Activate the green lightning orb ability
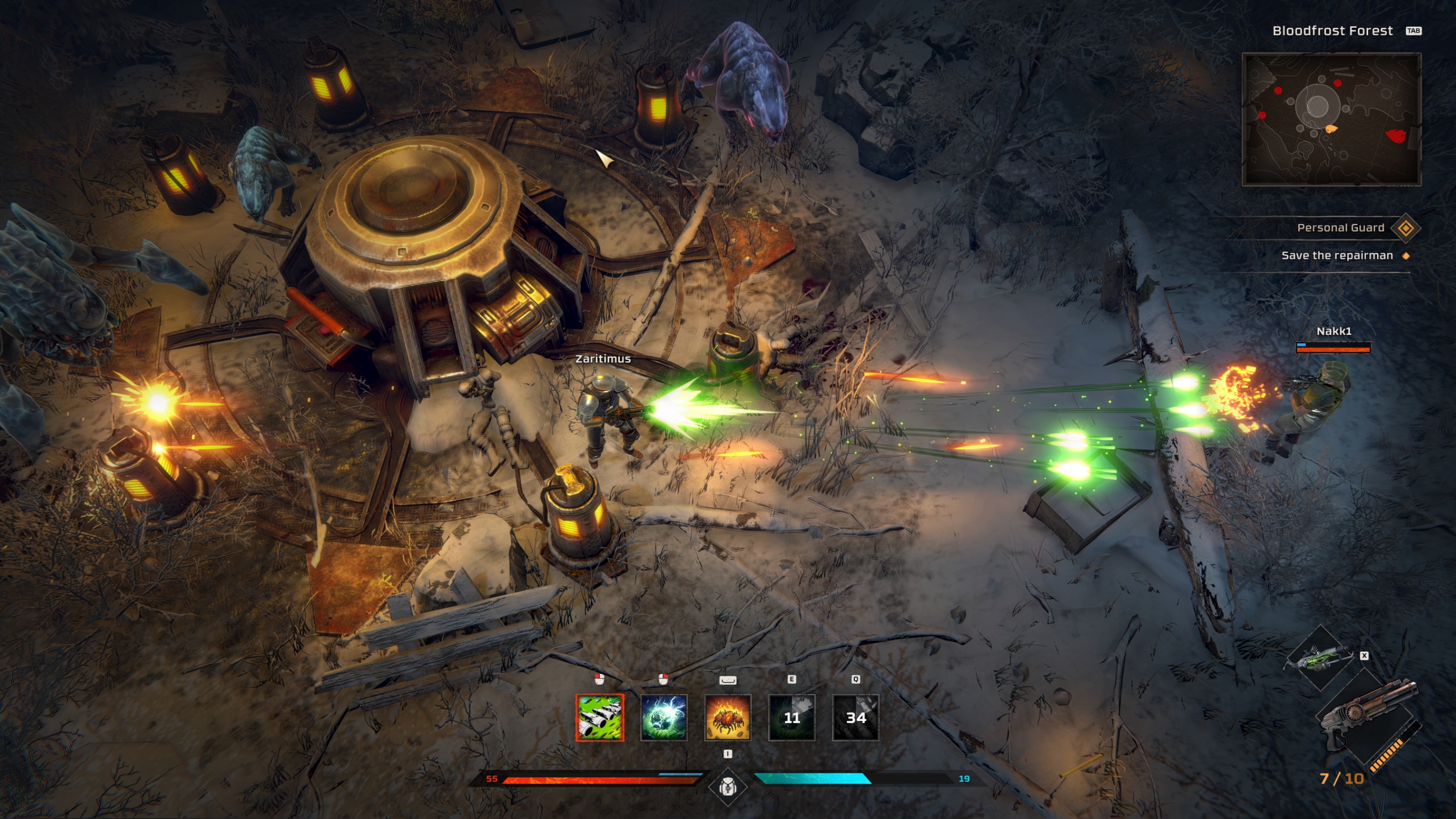This screenshot has height=819, width=1456. click(664, 717)
